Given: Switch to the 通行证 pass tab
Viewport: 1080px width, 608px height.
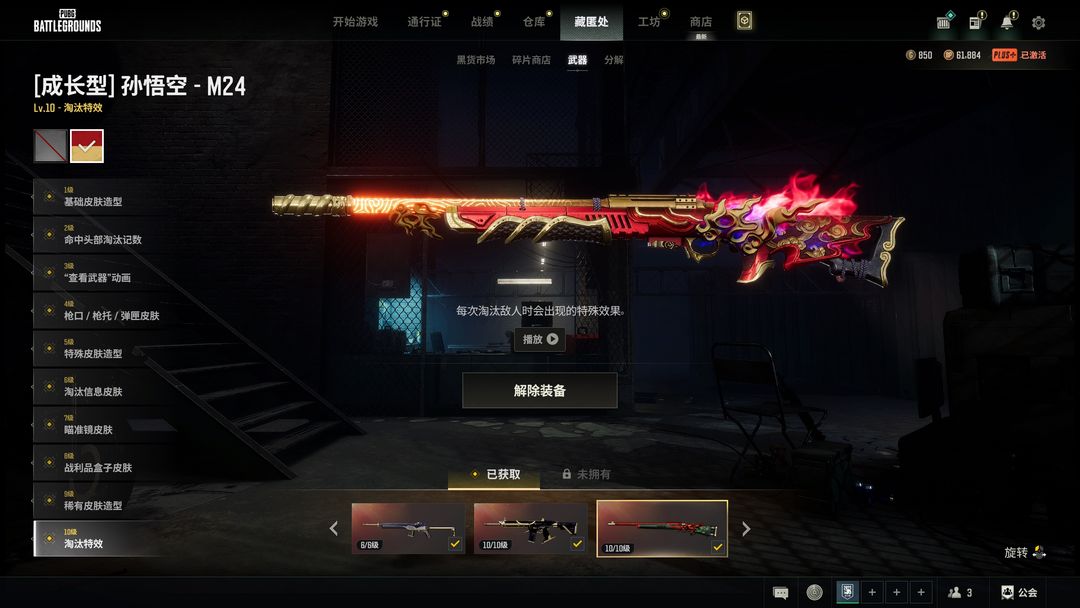Looking at the screenshot, I should coord(424,22).
